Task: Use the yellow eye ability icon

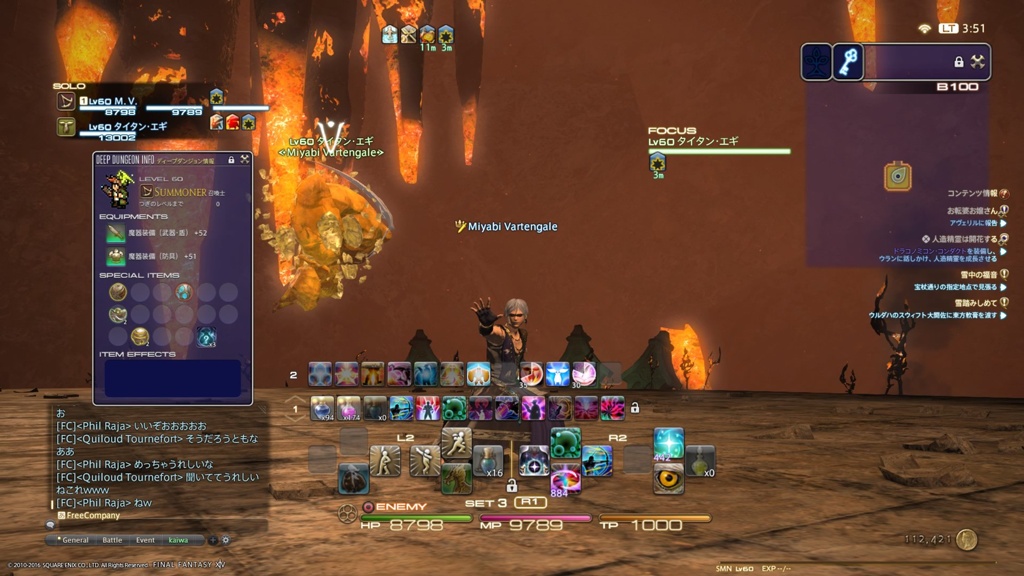Action: [669, 478]
